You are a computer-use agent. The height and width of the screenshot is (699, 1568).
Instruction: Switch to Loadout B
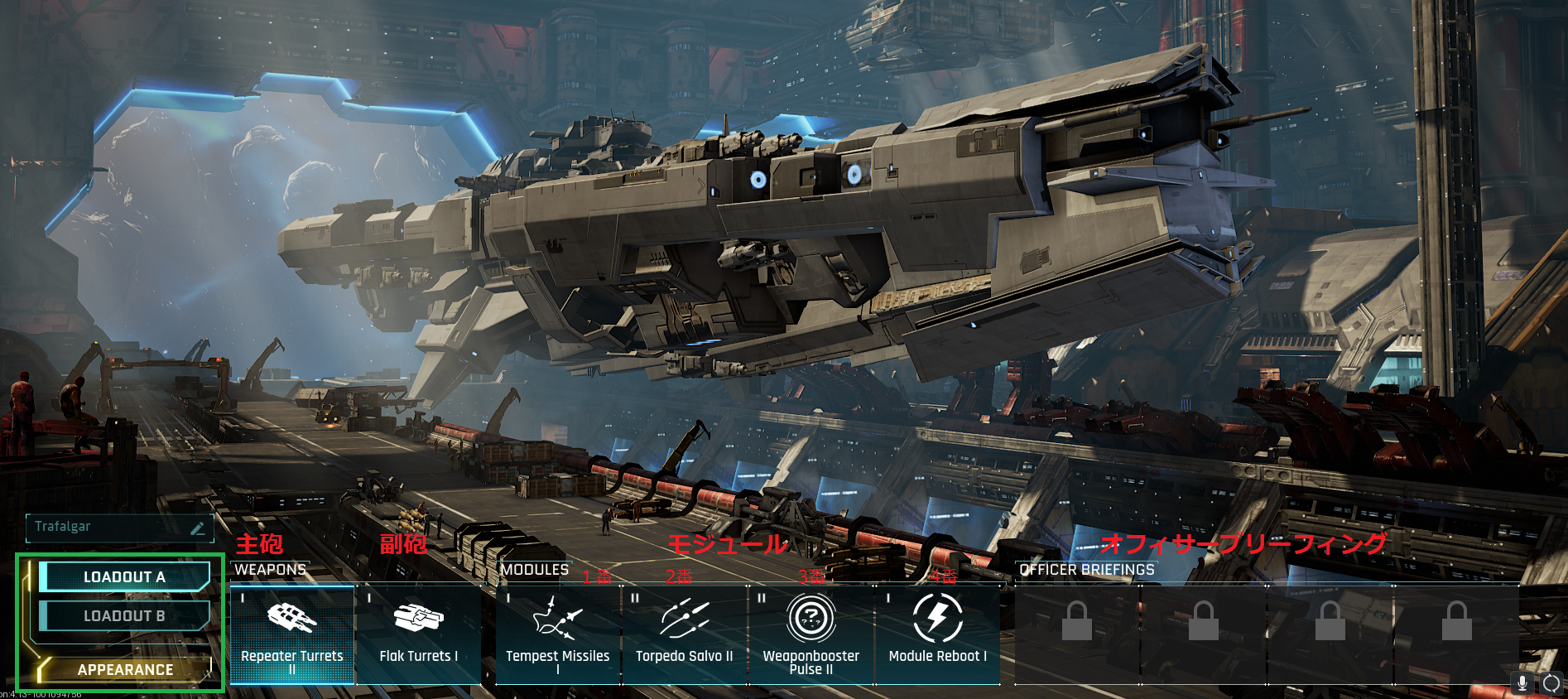tap(124, 616)
